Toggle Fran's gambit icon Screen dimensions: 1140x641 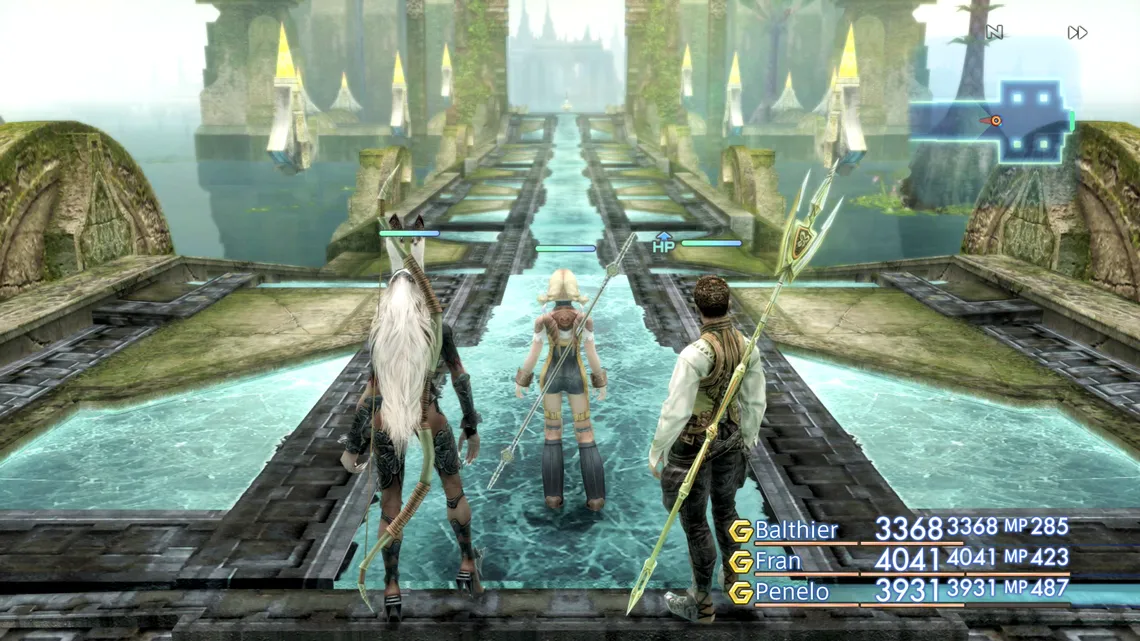click(740, 562)
